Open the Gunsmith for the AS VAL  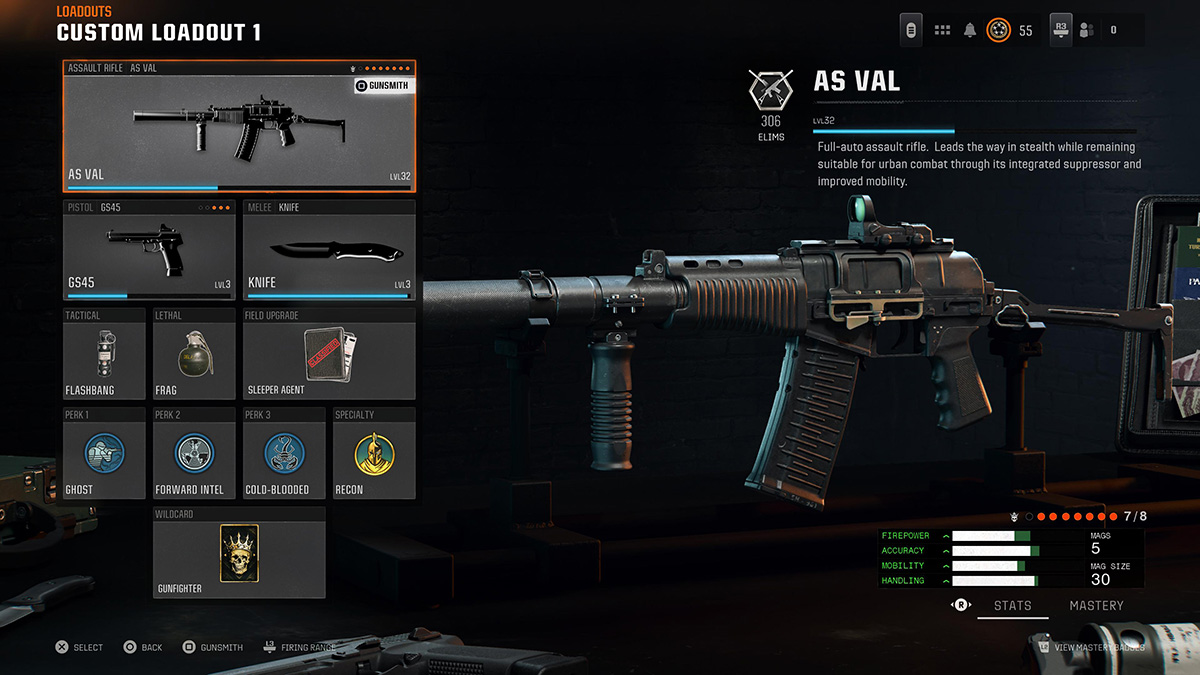coord(383,86)
